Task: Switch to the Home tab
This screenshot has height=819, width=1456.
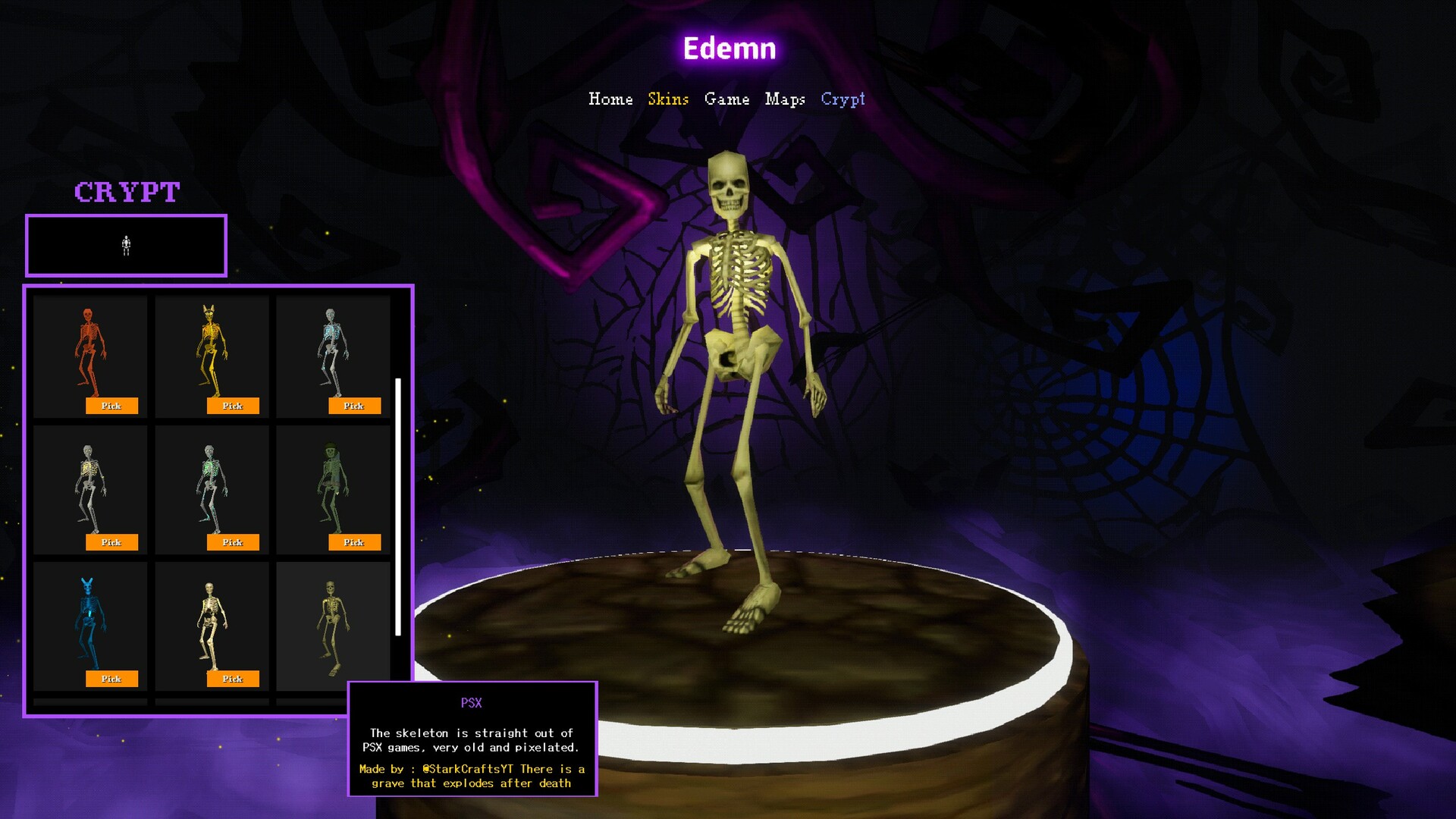Action: pos(611,99)
